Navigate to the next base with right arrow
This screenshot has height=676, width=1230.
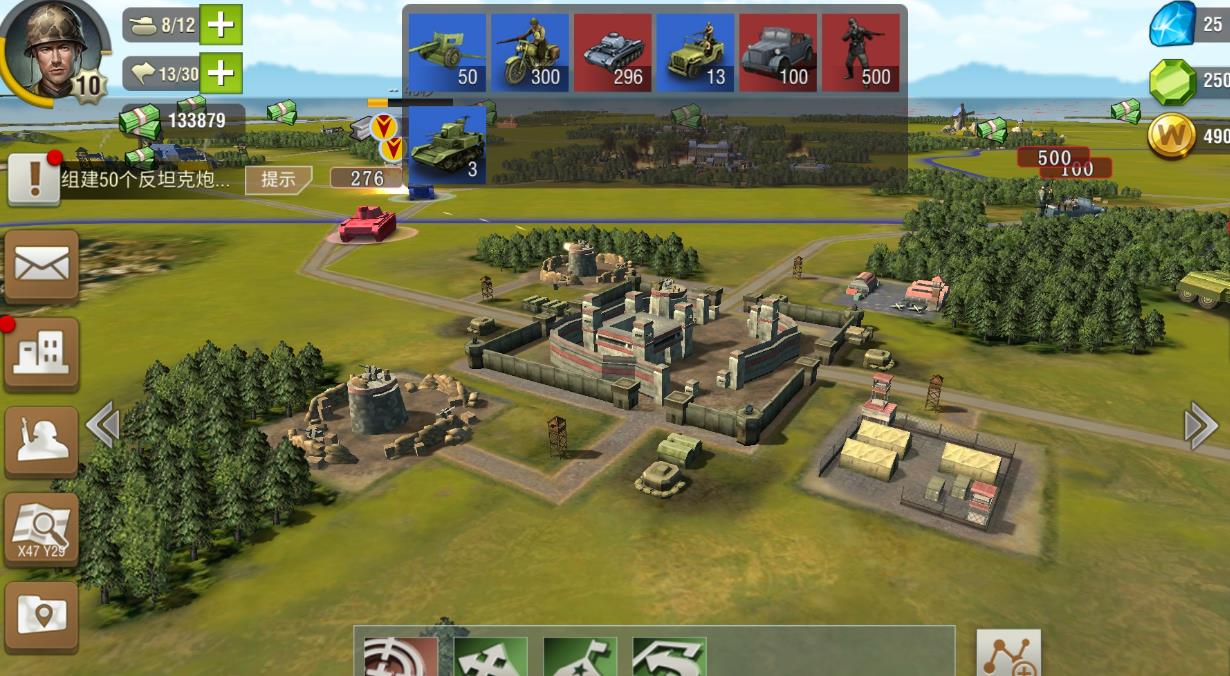click(x=1200, y=425)
